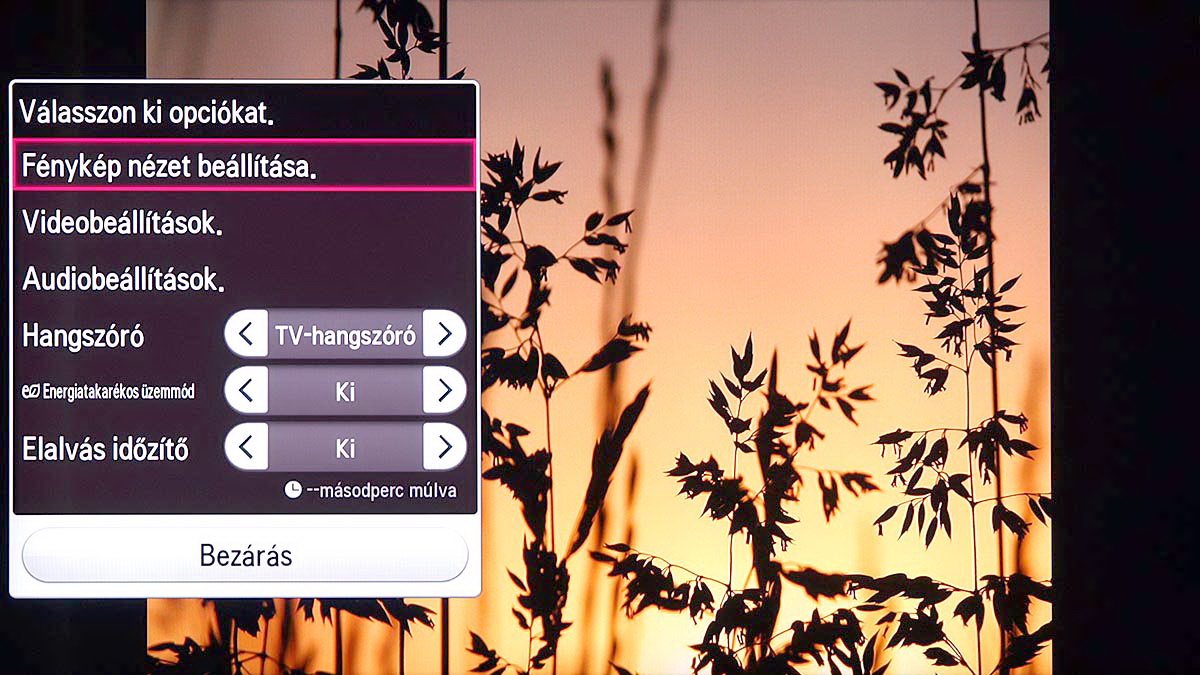
Task: Advance Energiatakarékos üzemmód with right arrow
Action: pyautogui.click(x=444, y=390)
